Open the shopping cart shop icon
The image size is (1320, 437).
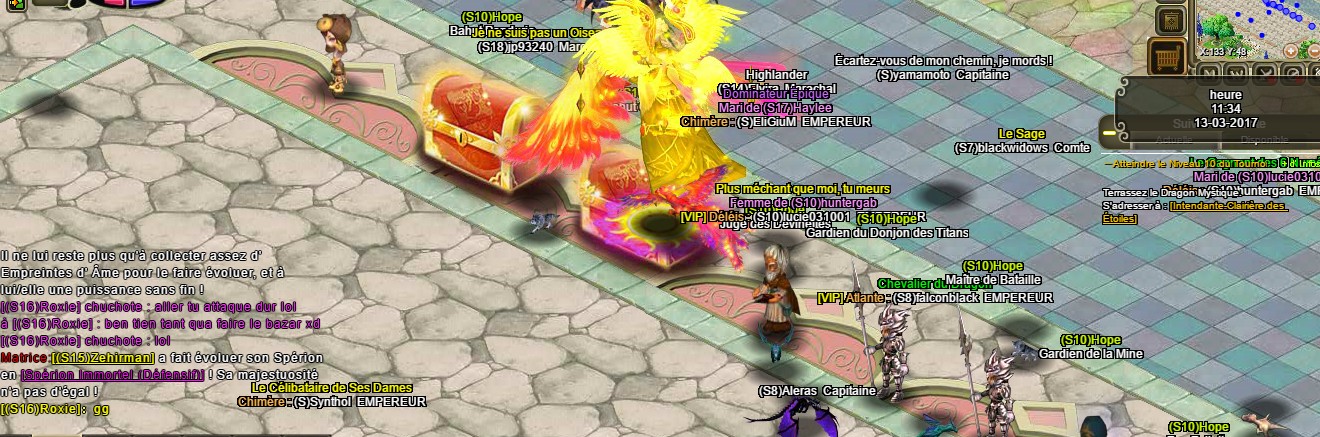coord(1167,56)
